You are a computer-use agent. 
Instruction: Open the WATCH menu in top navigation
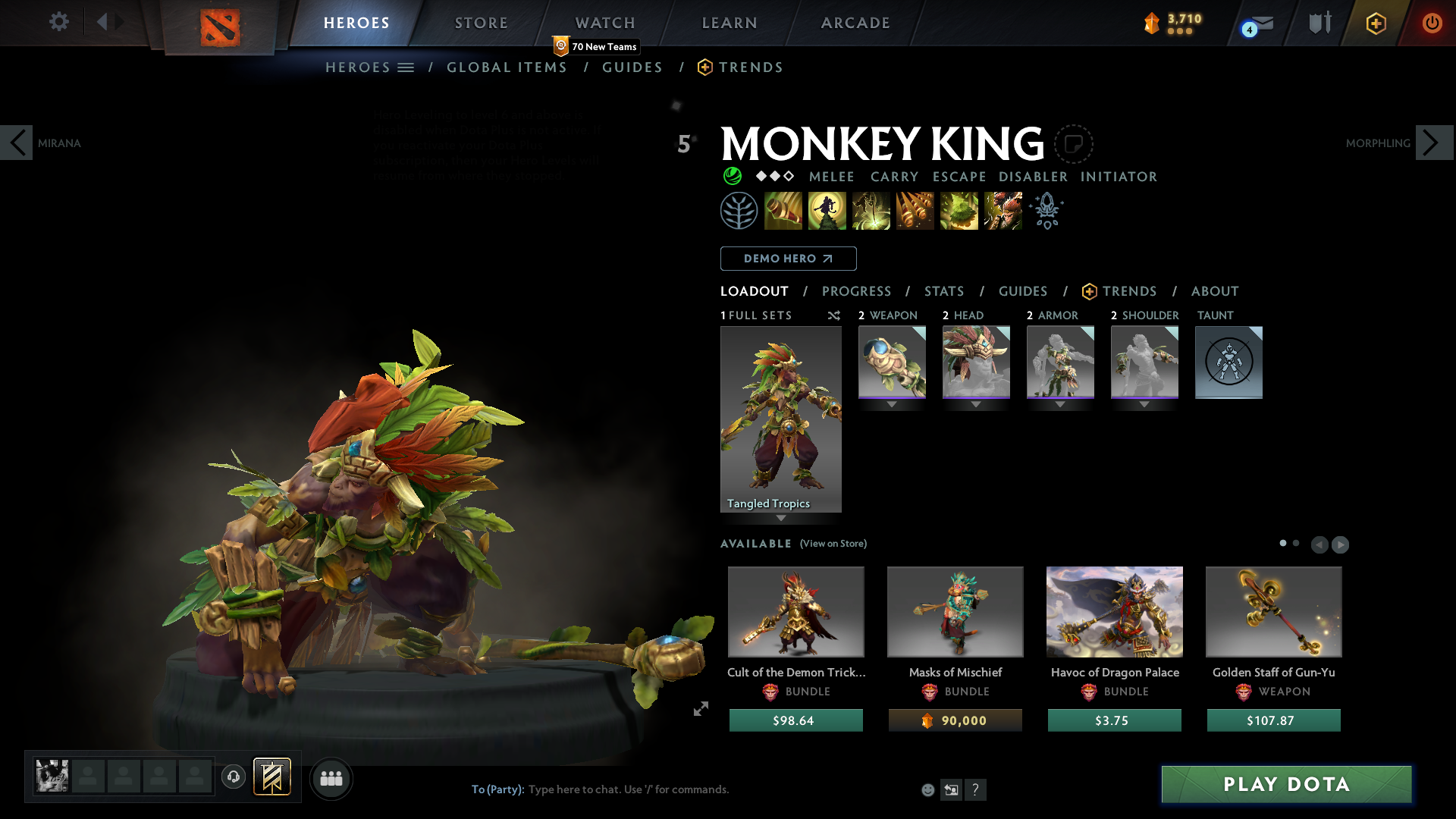pos(604,22)
